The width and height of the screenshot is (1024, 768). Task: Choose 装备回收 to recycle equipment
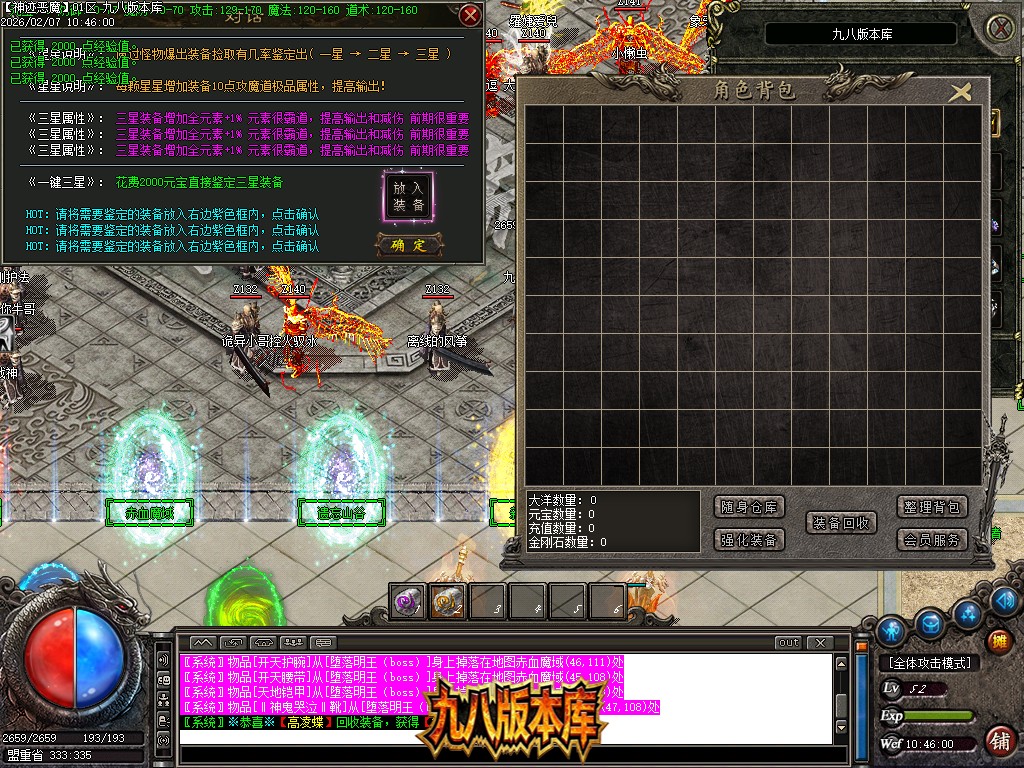[x=841, y=523]
